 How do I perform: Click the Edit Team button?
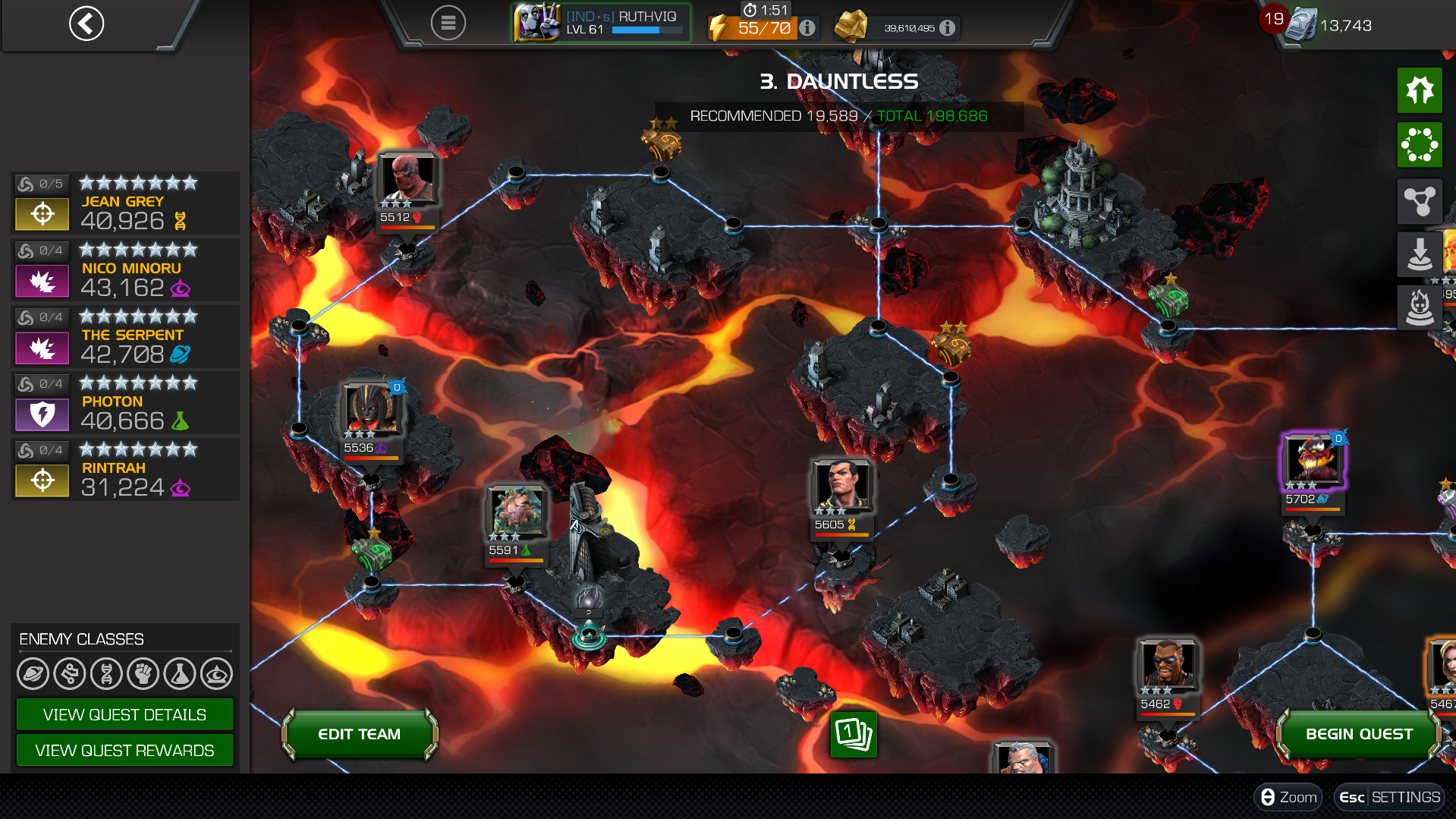[360, 734]
